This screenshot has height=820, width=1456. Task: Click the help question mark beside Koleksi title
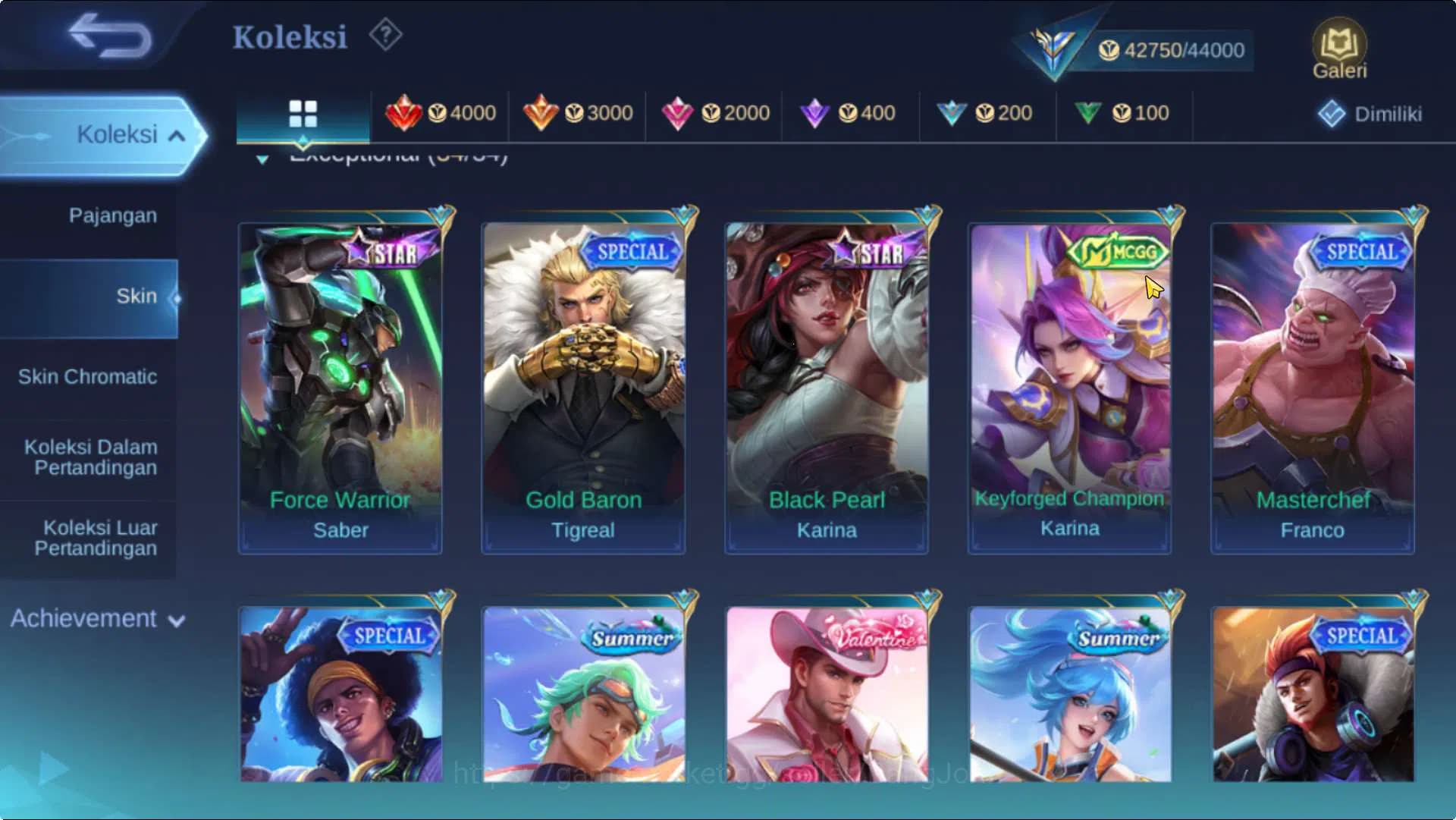tap(385, 35)
